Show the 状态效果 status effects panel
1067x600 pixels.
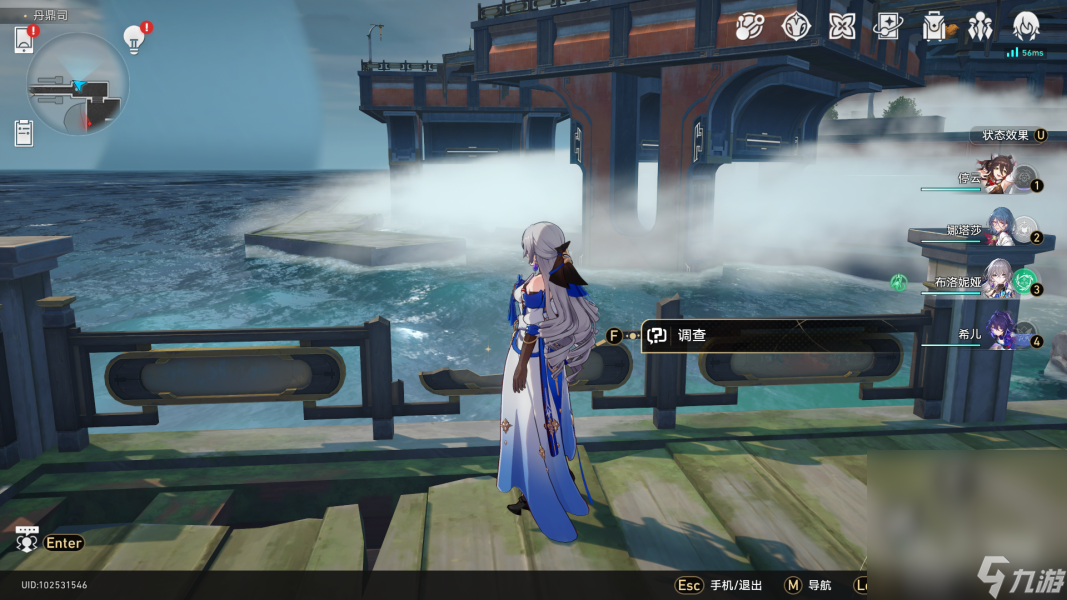click(x=1008, y=135)
